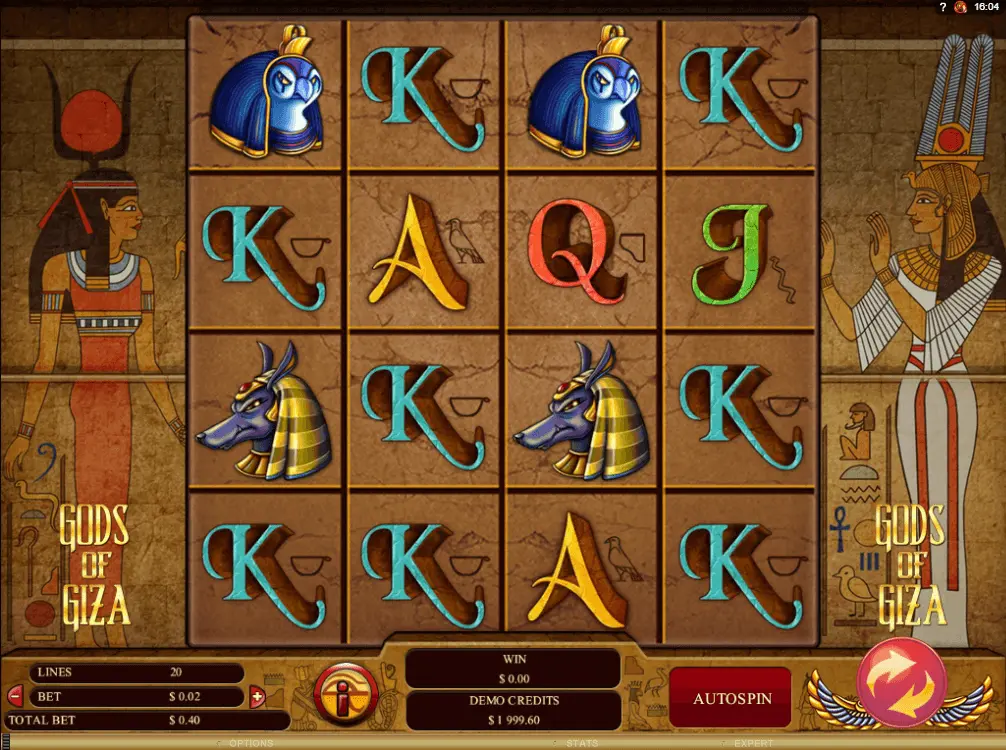Open help via the question mark icon

click(941, 7)
